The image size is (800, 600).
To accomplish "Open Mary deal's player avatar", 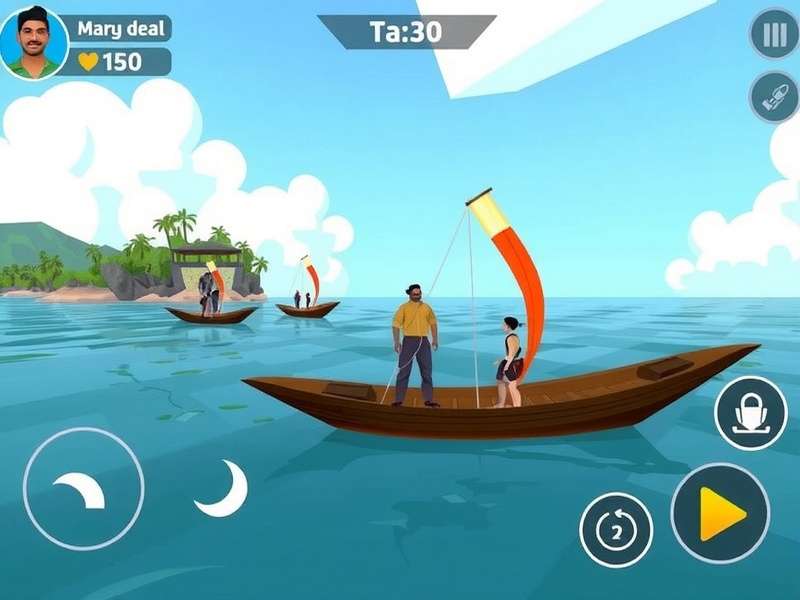I will tap(34, 43).
